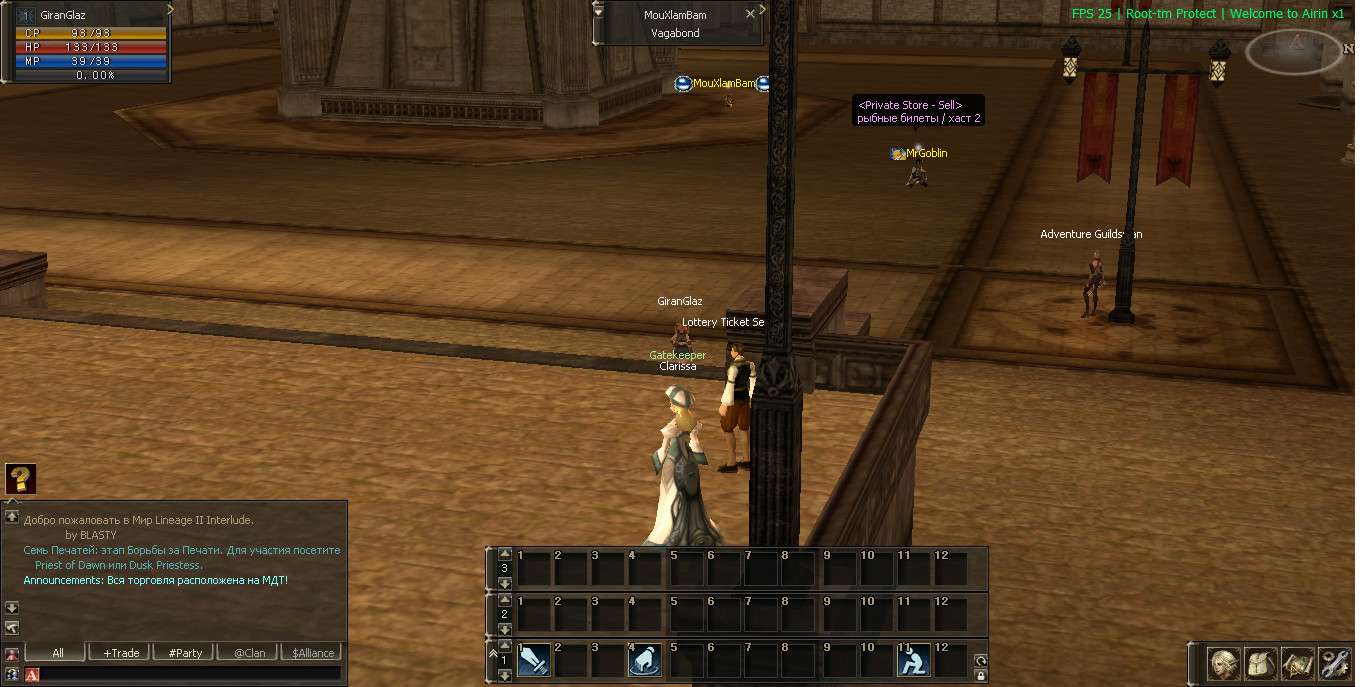1360x687 pixels.
Task: Open the oval radar at the top
Action: pyautogui.click(x=1294, y=51)
